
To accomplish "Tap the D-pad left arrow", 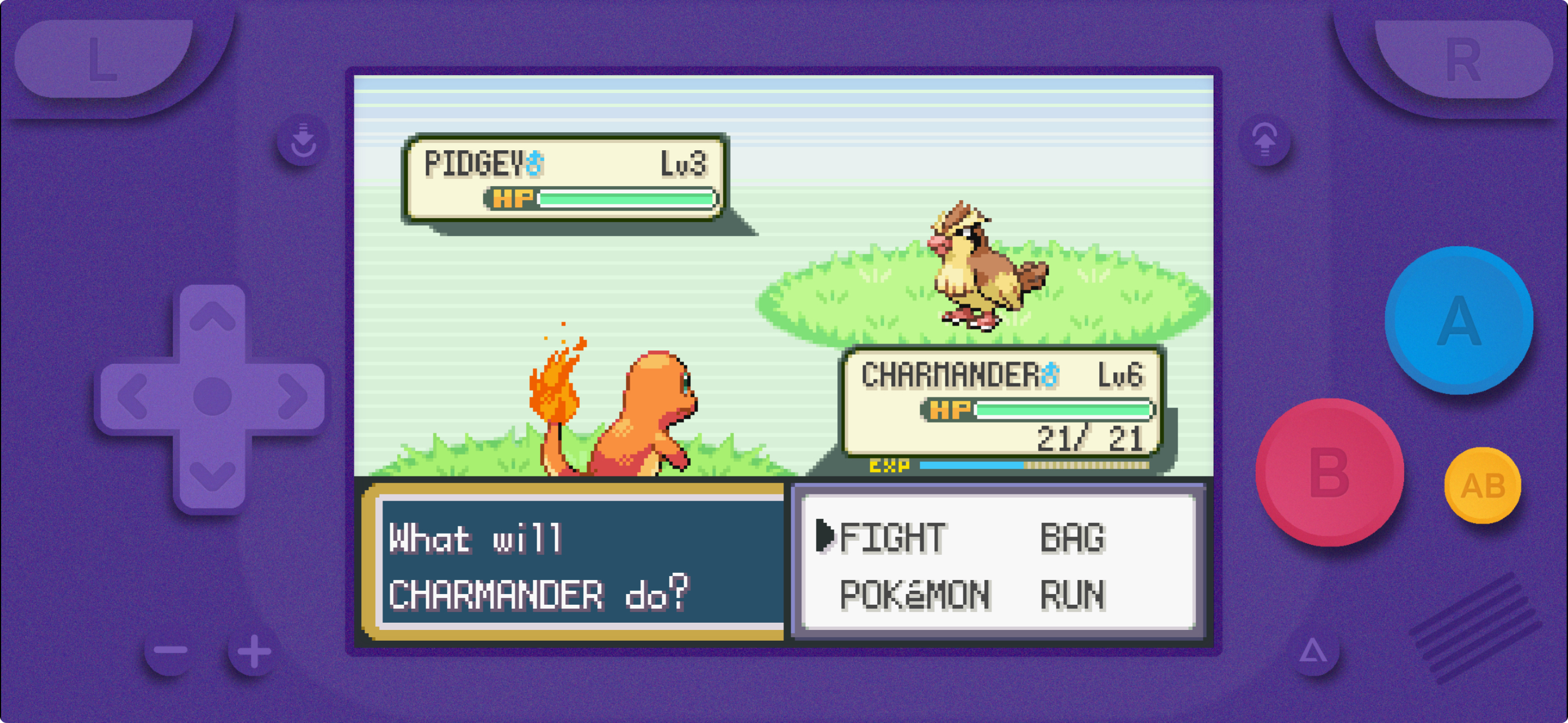I will [132, 397].
